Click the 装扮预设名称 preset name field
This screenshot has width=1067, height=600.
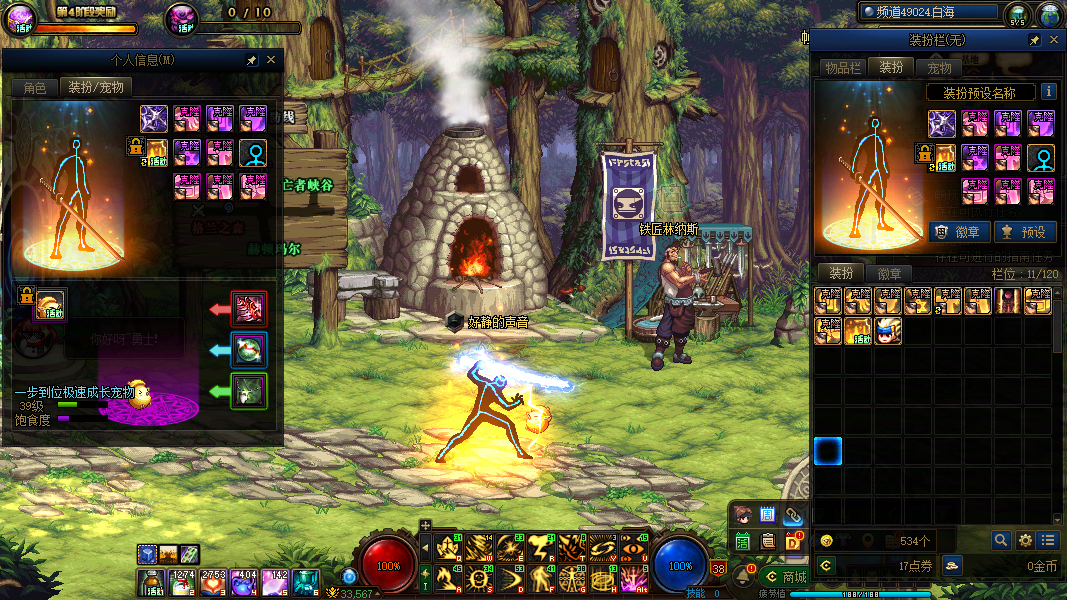click(980, 92)
